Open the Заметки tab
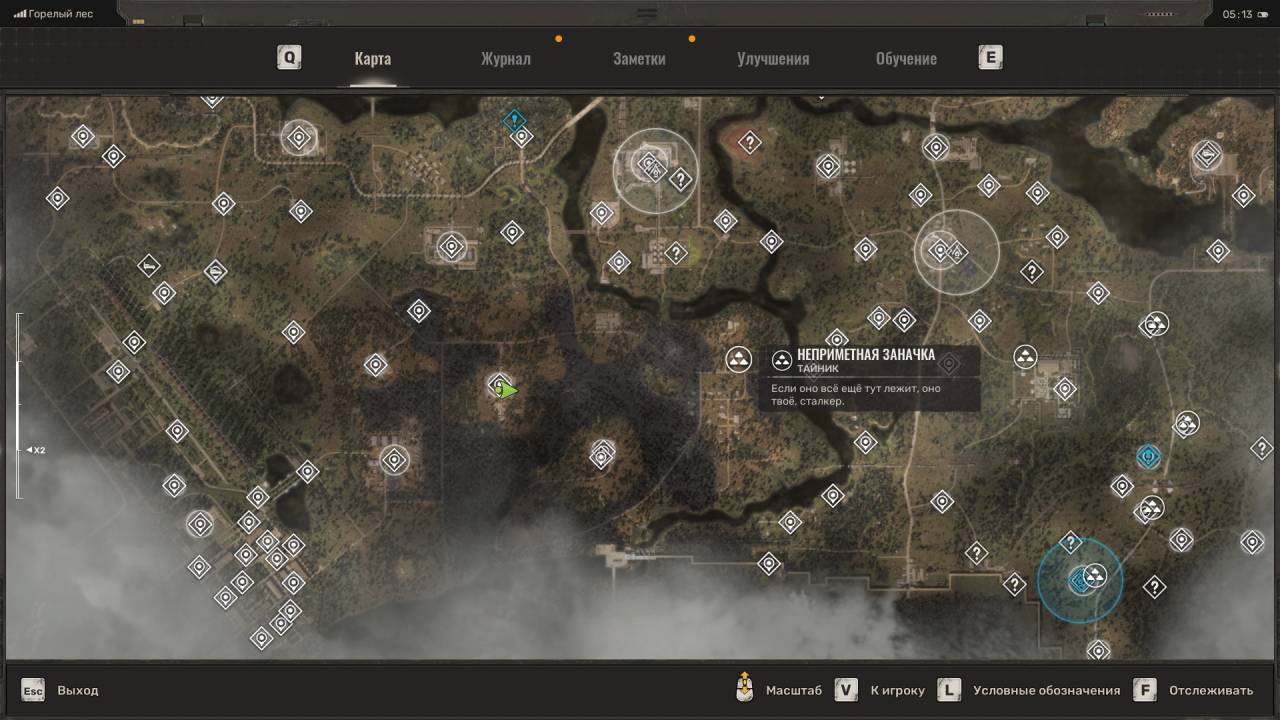 click(x=639, y=59)
